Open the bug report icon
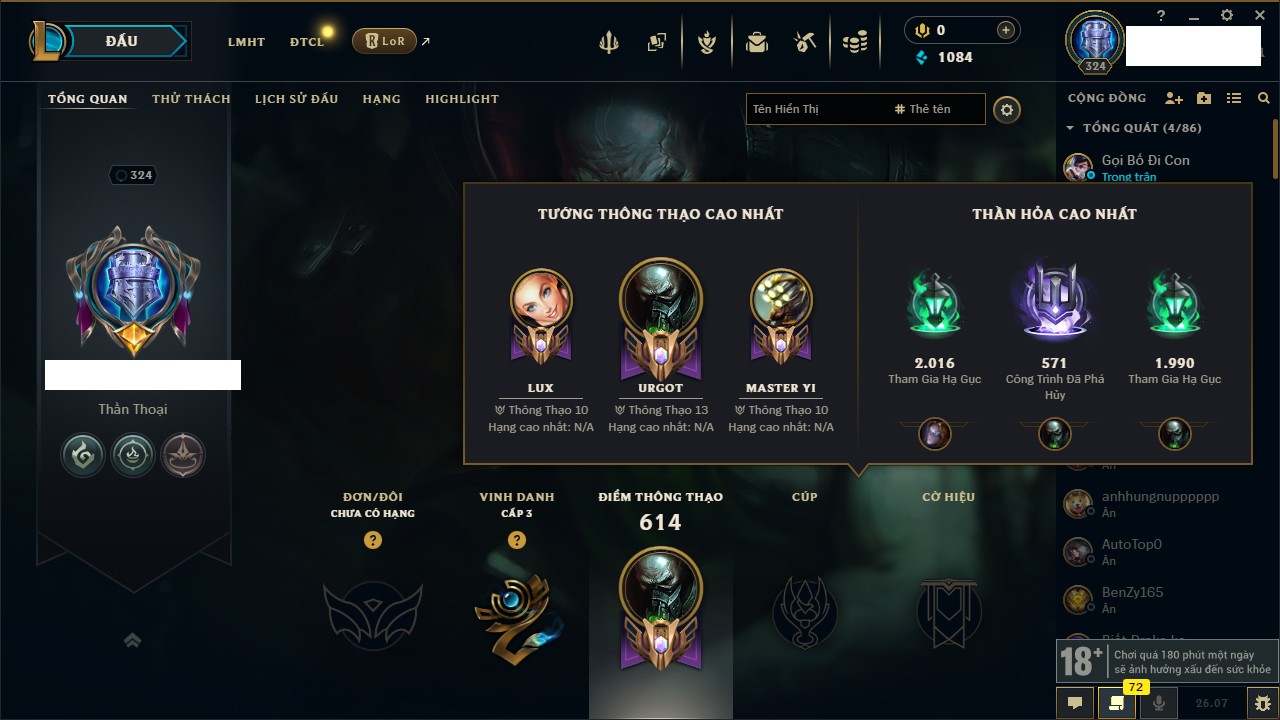1280x720 pixels. coord(1262,702)
